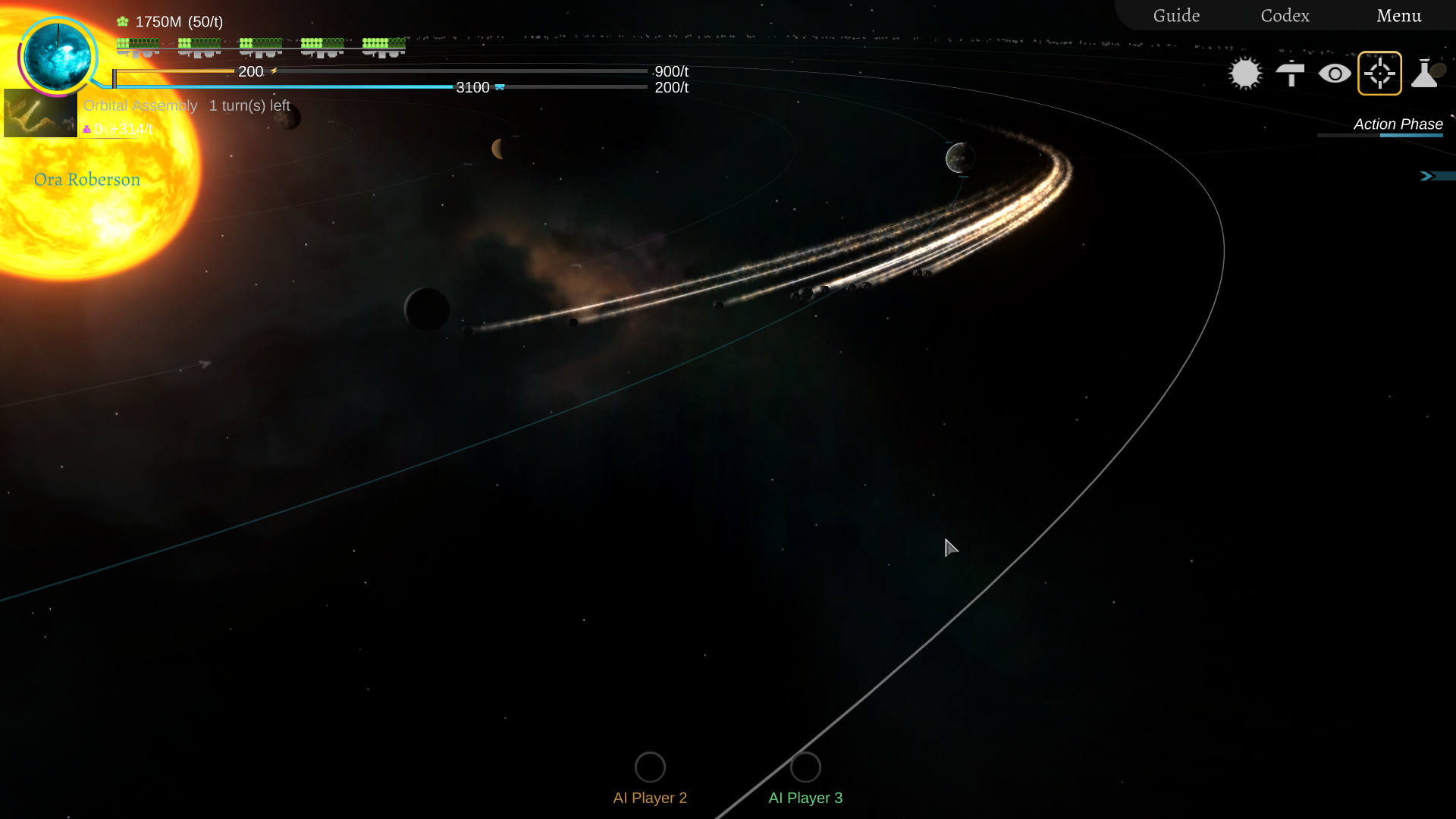Click the blue planet portrait

[x=58, y=55]
